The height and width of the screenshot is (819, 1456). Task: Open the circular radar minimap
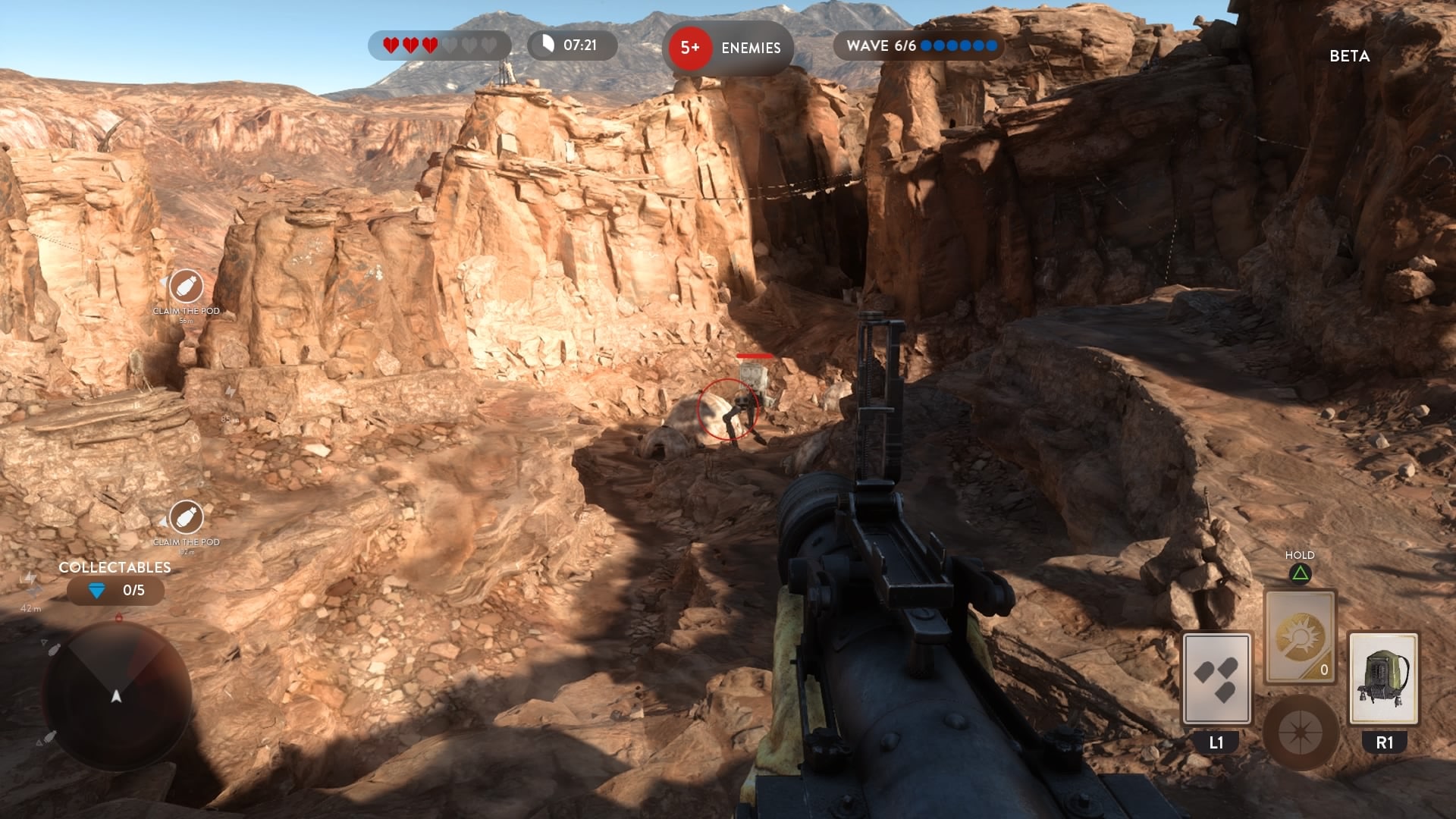[x=116, y=695]
